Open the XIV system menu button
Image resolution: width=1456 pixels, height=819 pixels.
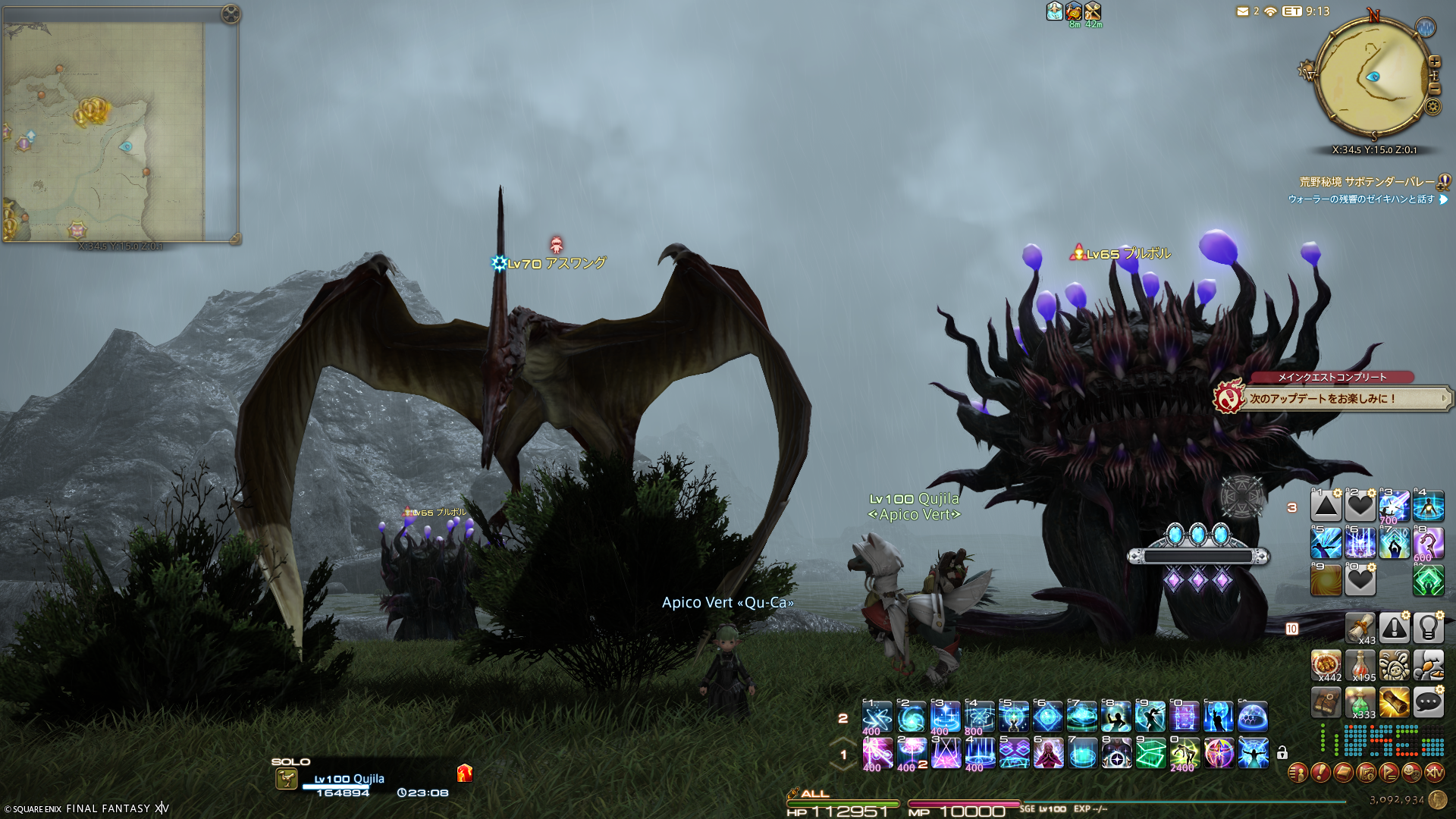(1434, 773)
